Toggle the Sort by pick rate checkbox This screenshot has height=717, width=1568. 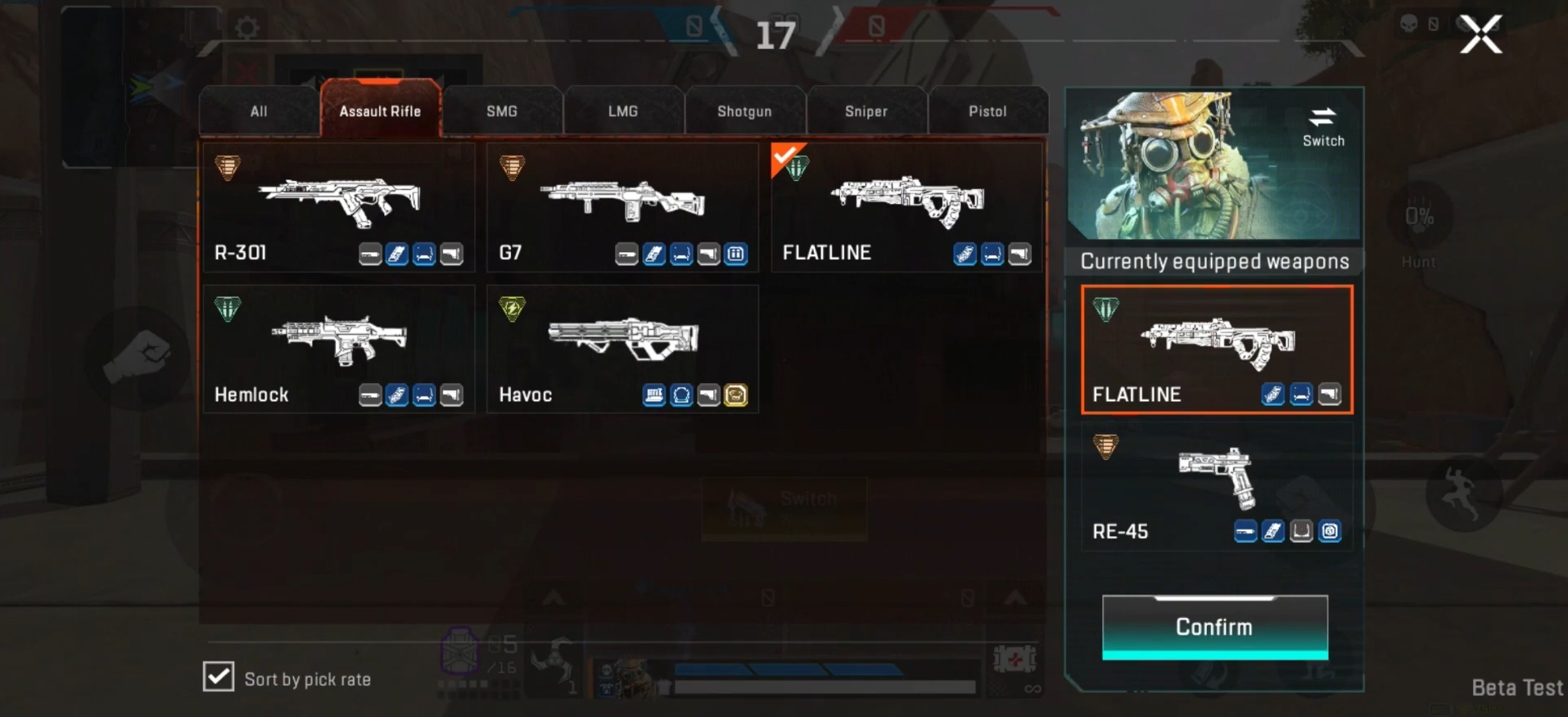click(x=219, y=677)
